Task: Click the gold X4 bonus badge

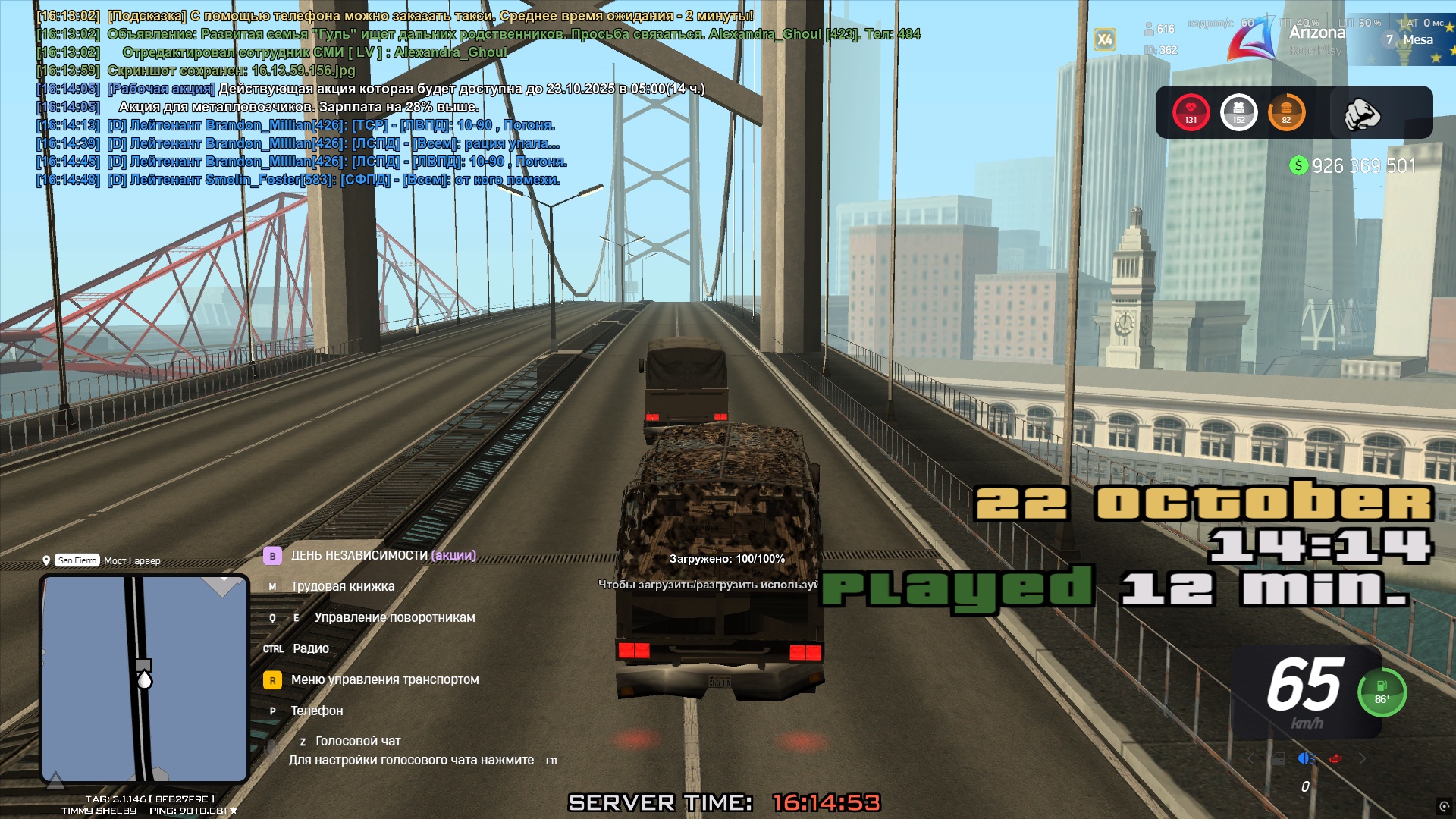Action: tap(1105, 39)
